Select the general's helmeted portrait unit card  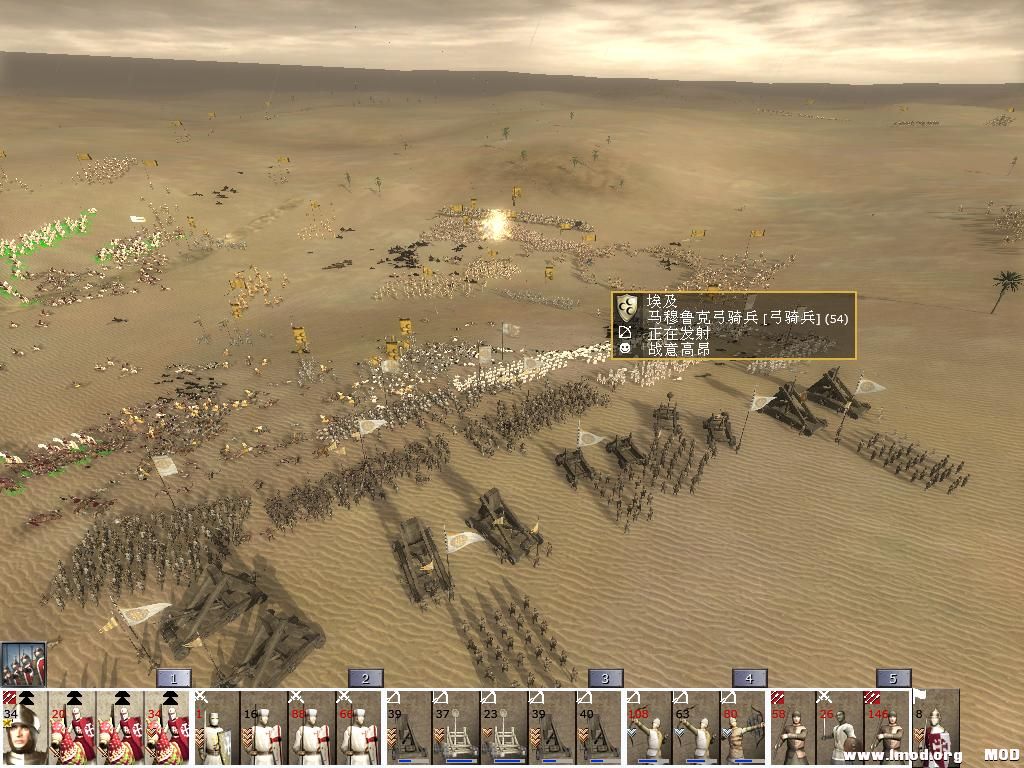coord(24,728)
